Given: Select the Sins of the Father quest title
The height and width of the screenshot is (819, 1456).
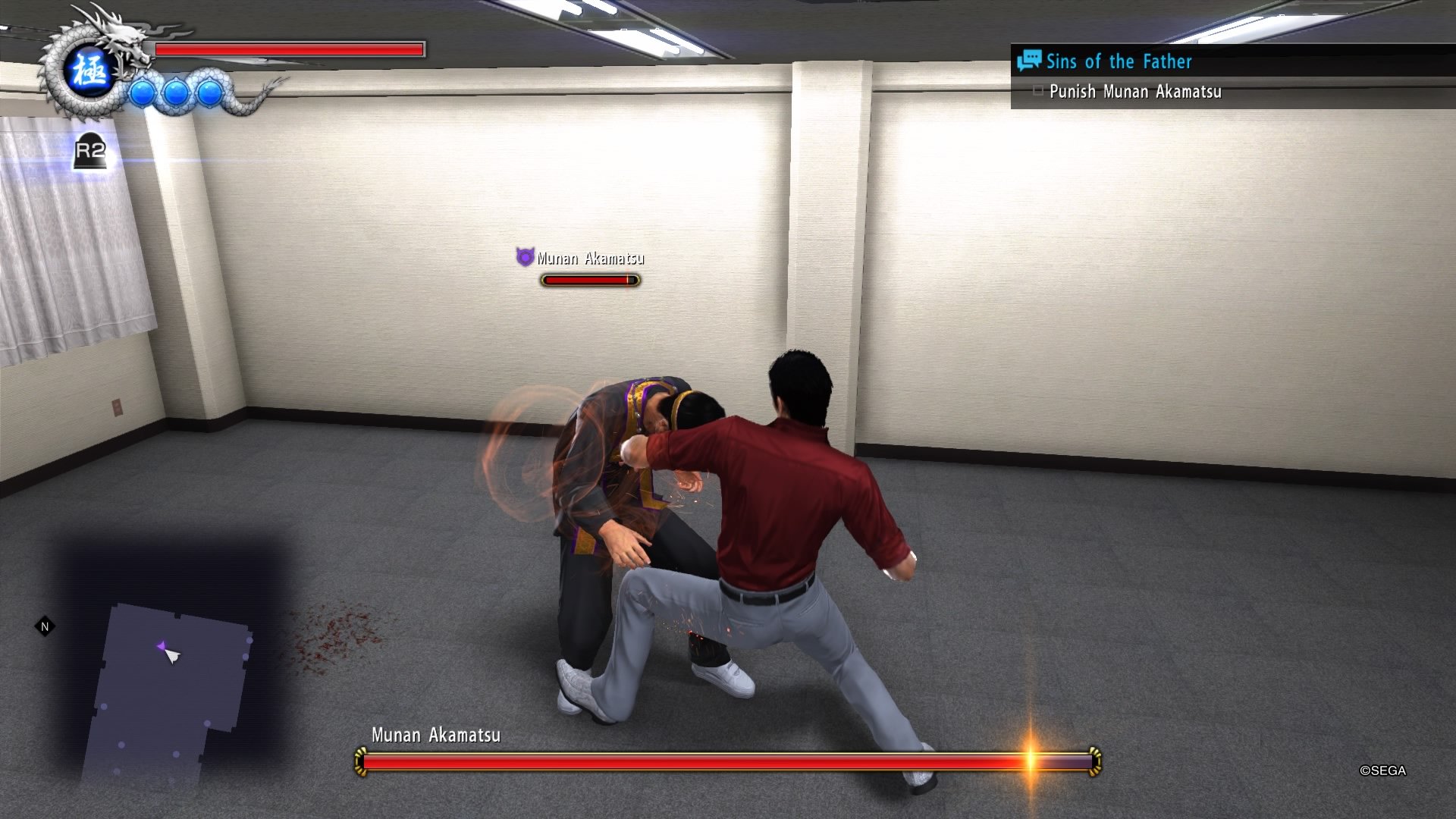Looking at the screenshot, I should (1118, 61).
